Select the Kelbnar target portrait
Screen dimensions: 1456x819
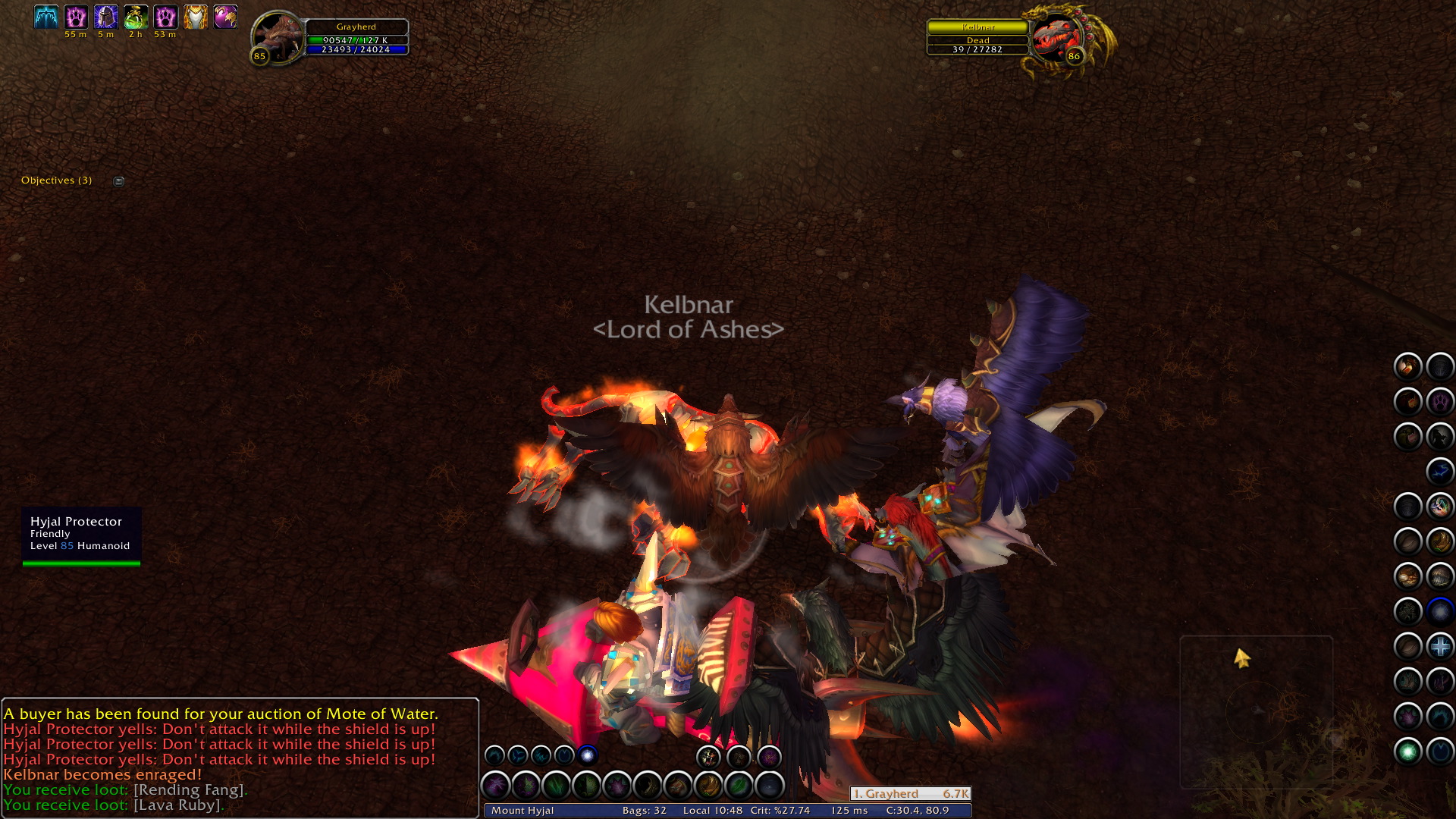[1055, 36]
